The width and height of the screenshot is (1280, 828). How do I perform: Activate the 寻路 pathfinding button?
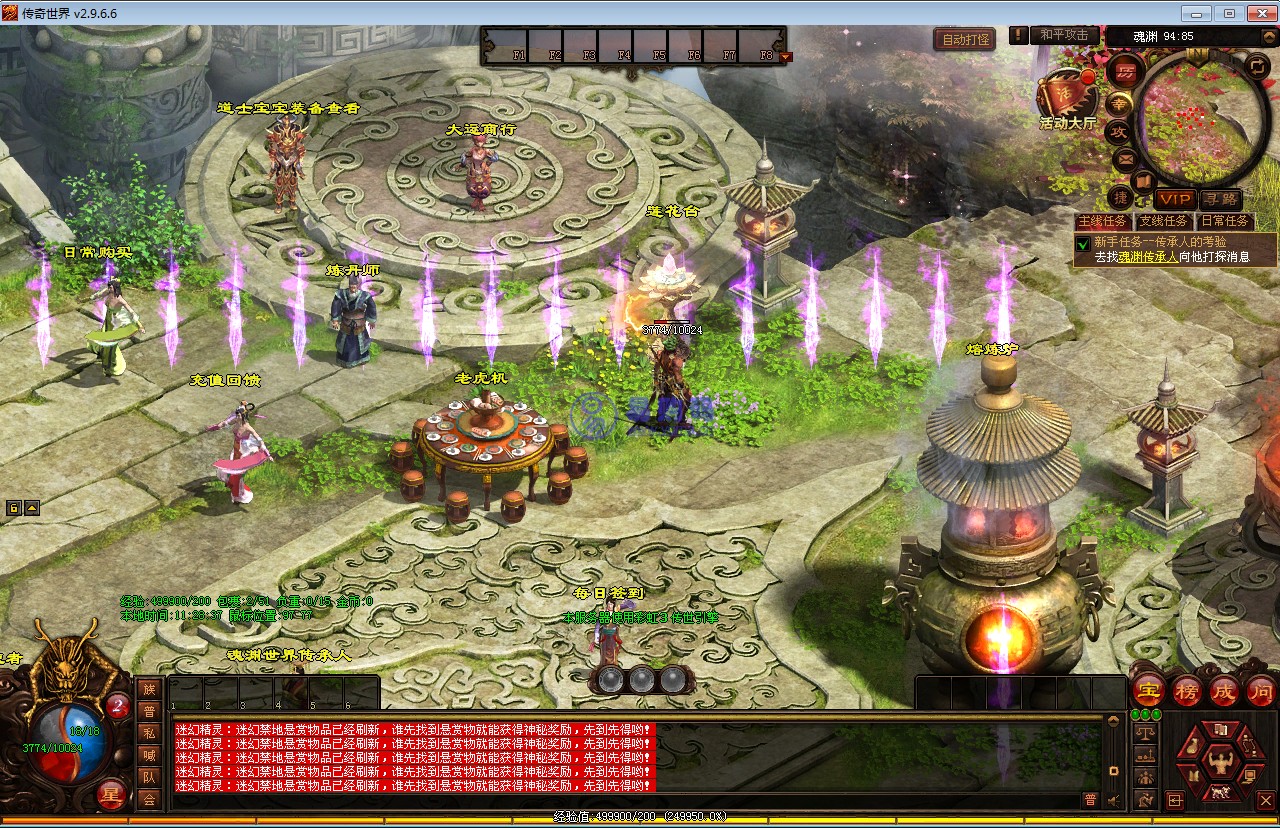coord(1220,200)
